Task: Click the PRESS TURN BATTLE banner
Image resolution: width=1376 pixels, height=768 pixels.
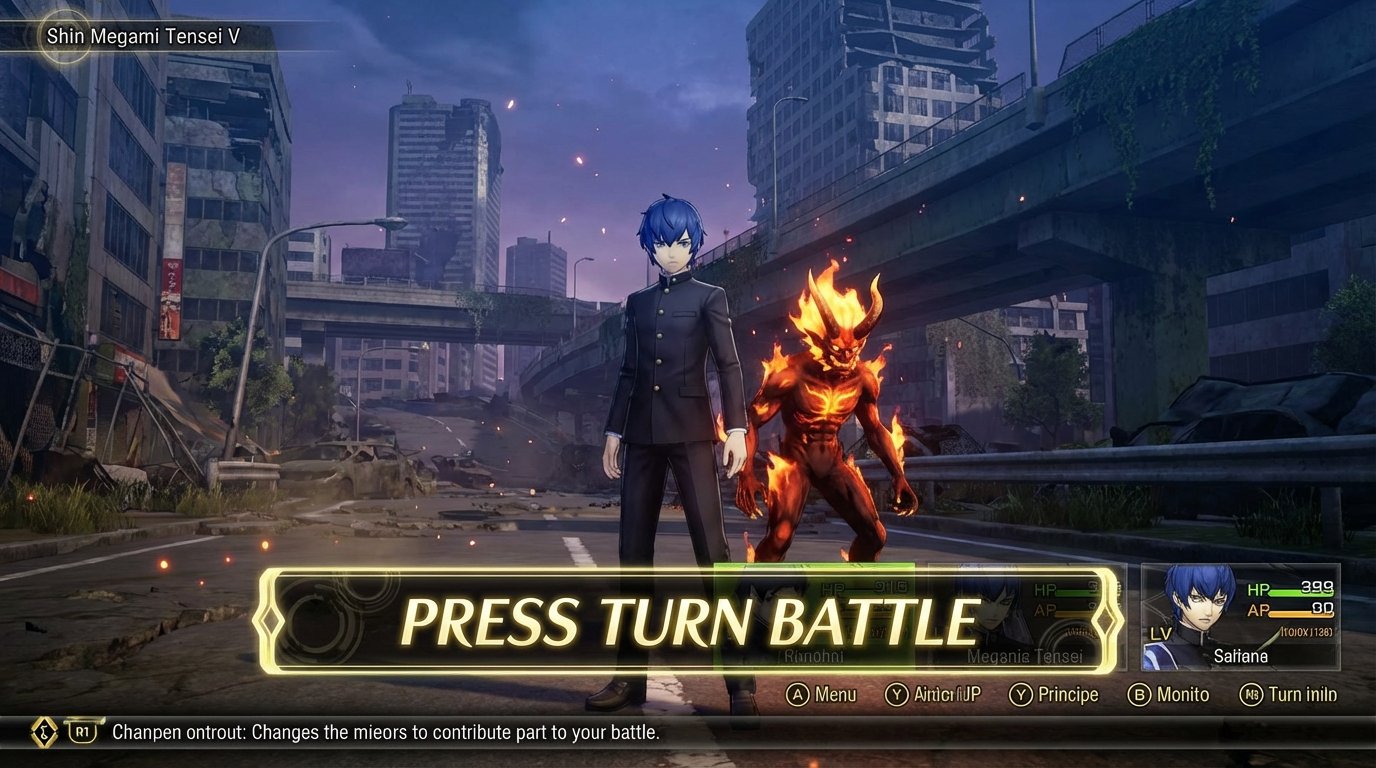Action: tap(688, 620)
